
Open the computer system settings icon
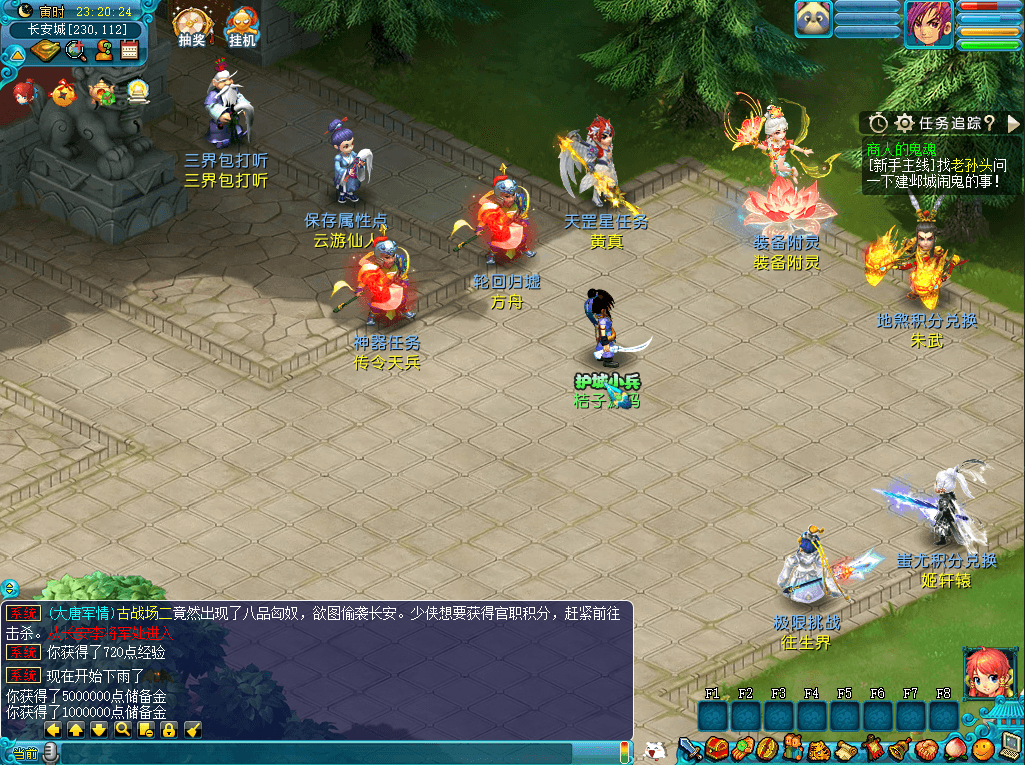click(1009, 746)
